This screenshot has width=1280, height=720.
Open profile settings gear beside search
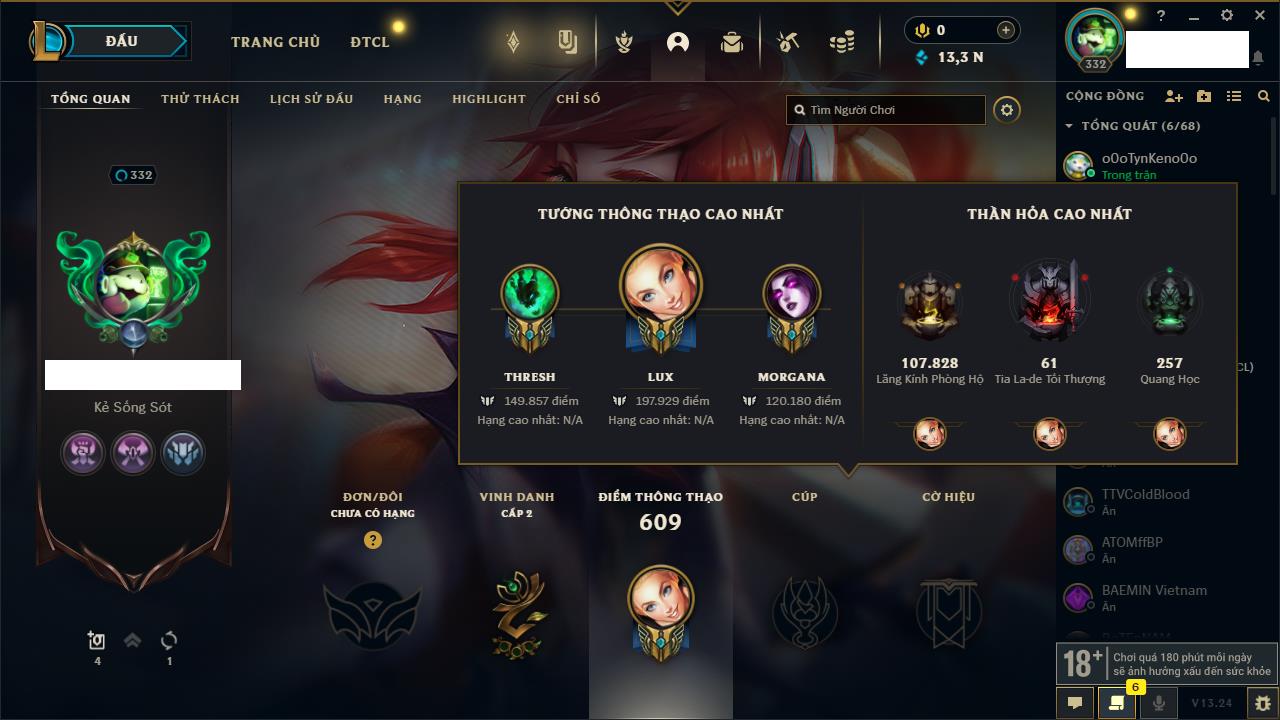click(x=1007, y=110)
